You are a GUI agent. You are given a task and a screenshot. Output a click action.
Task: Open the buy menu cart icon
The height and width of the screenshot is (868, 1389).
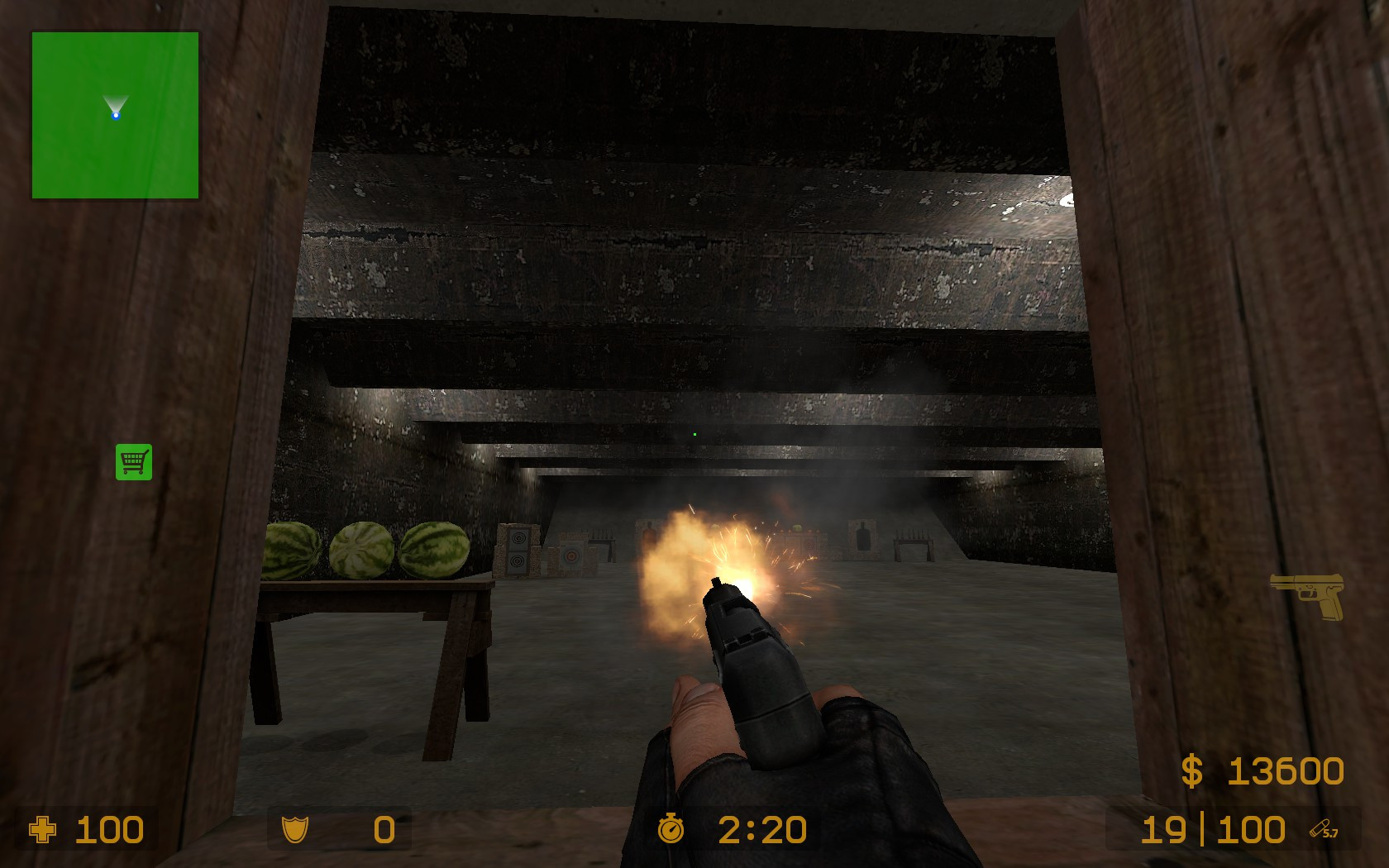pyautogui.click(x=133, y=463)
